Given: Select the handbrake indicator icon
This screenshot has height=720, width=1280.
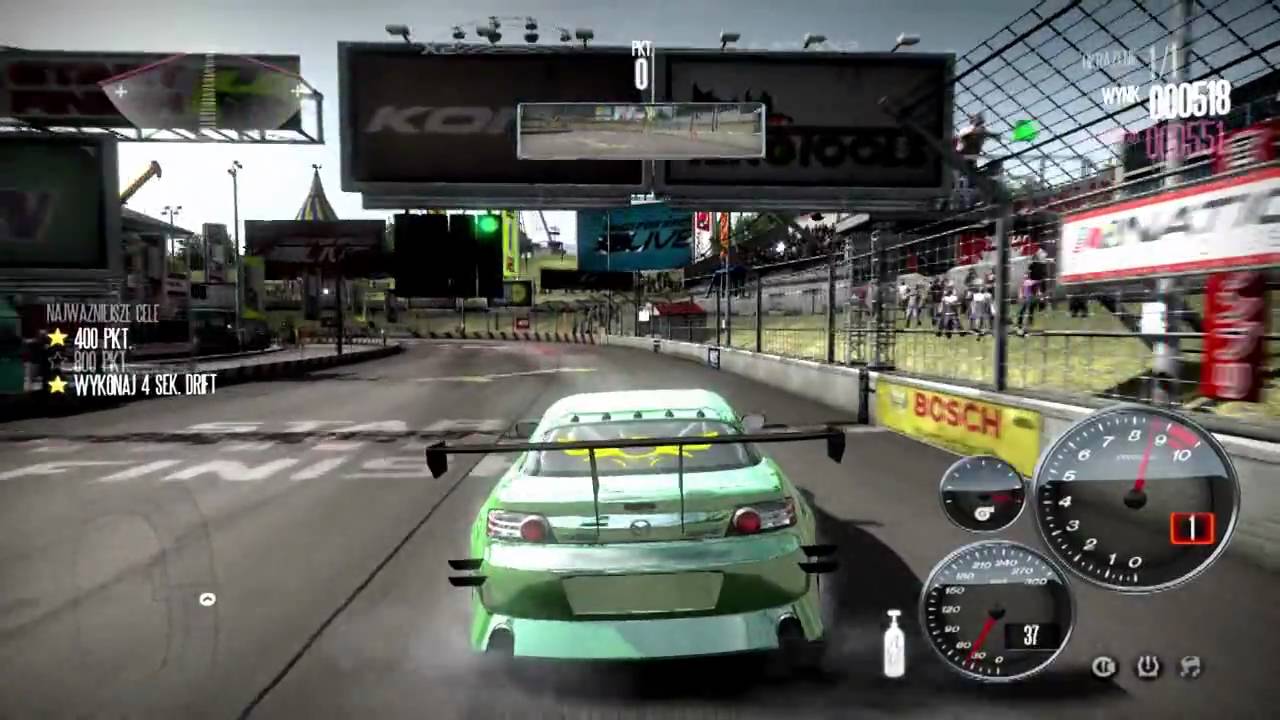Looking at the screenshot, I should point(1104,665).
